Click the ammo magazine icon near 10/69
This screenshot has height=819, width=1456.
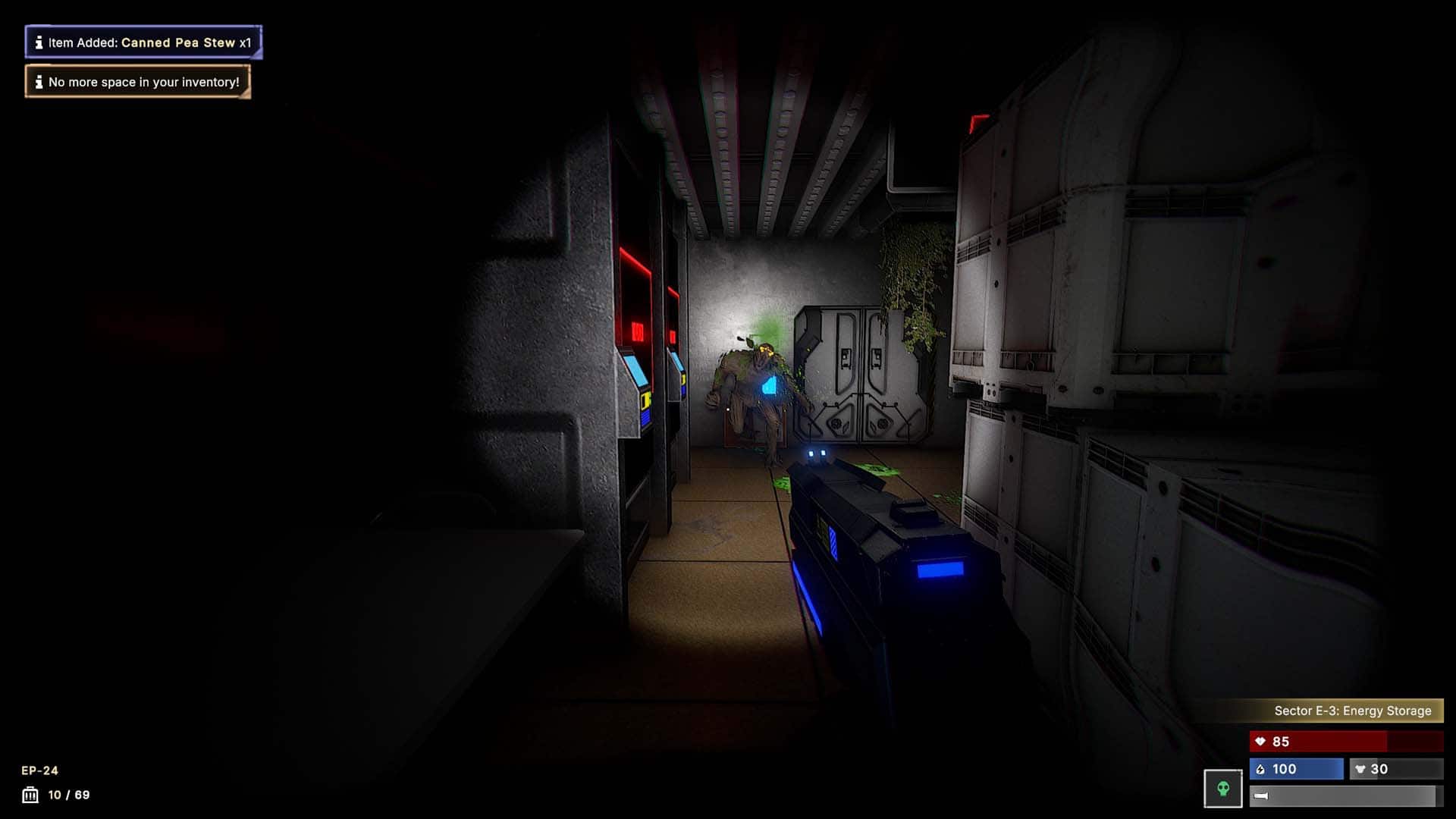[29, 795]
